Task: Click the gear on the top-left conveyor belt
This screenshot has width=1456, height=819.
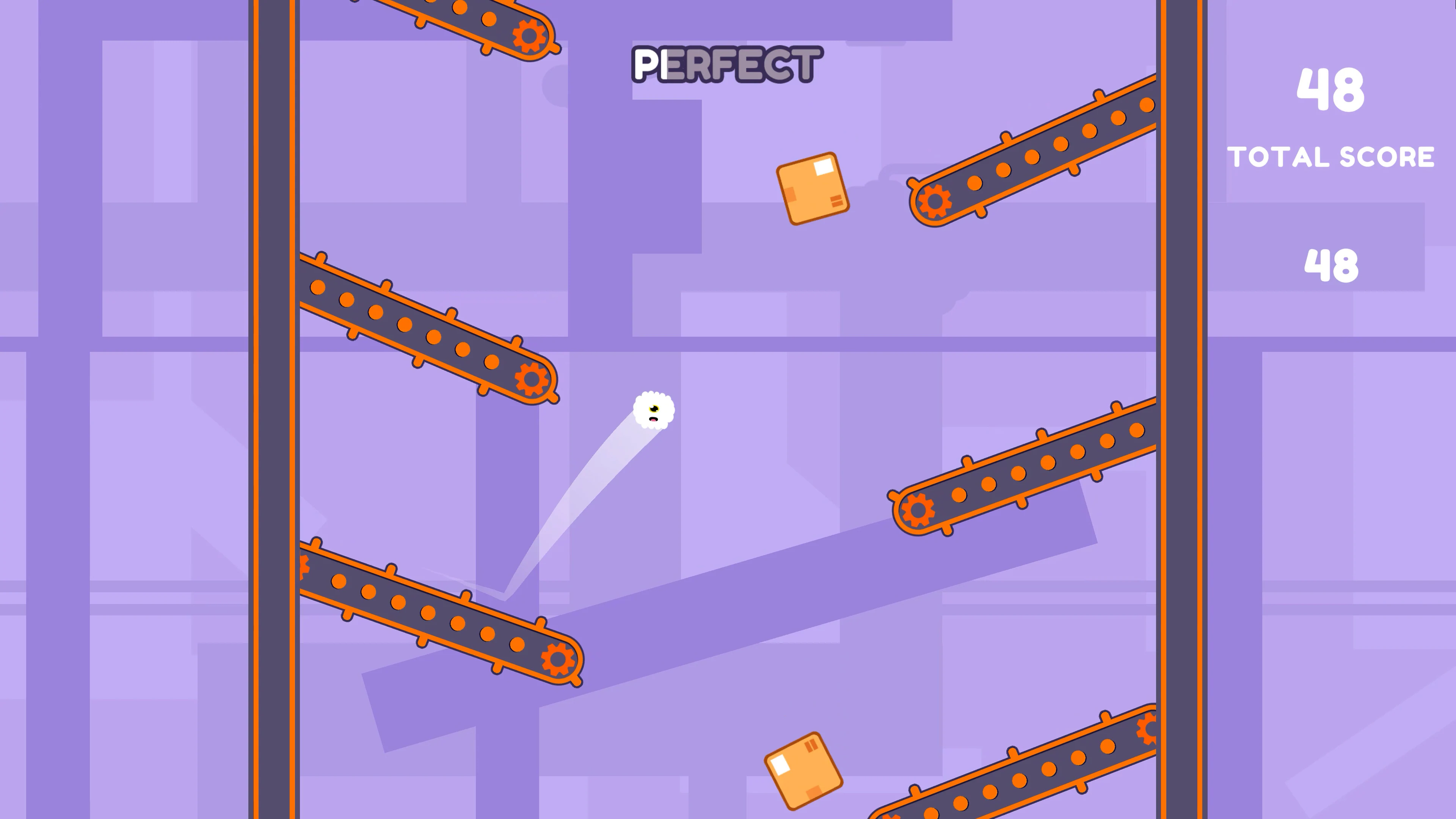Action: tap(529, 36)
